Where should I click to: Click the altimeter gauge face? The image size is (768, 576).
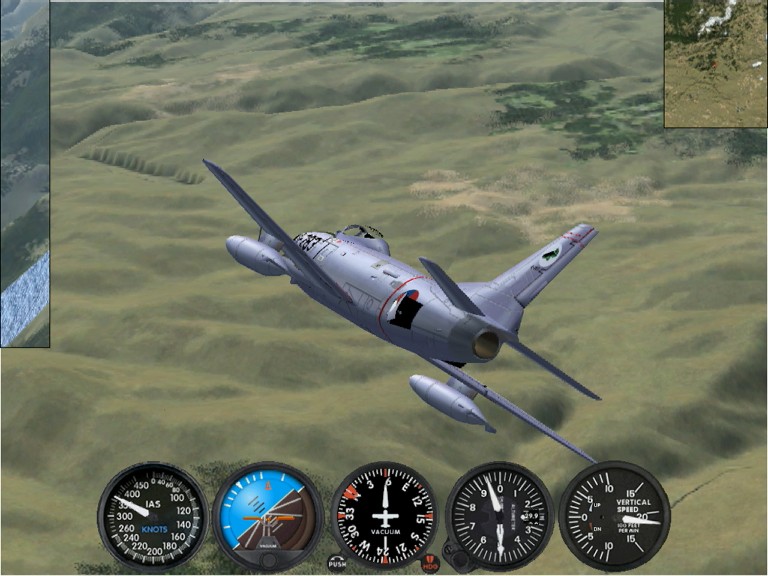(499, 515)
